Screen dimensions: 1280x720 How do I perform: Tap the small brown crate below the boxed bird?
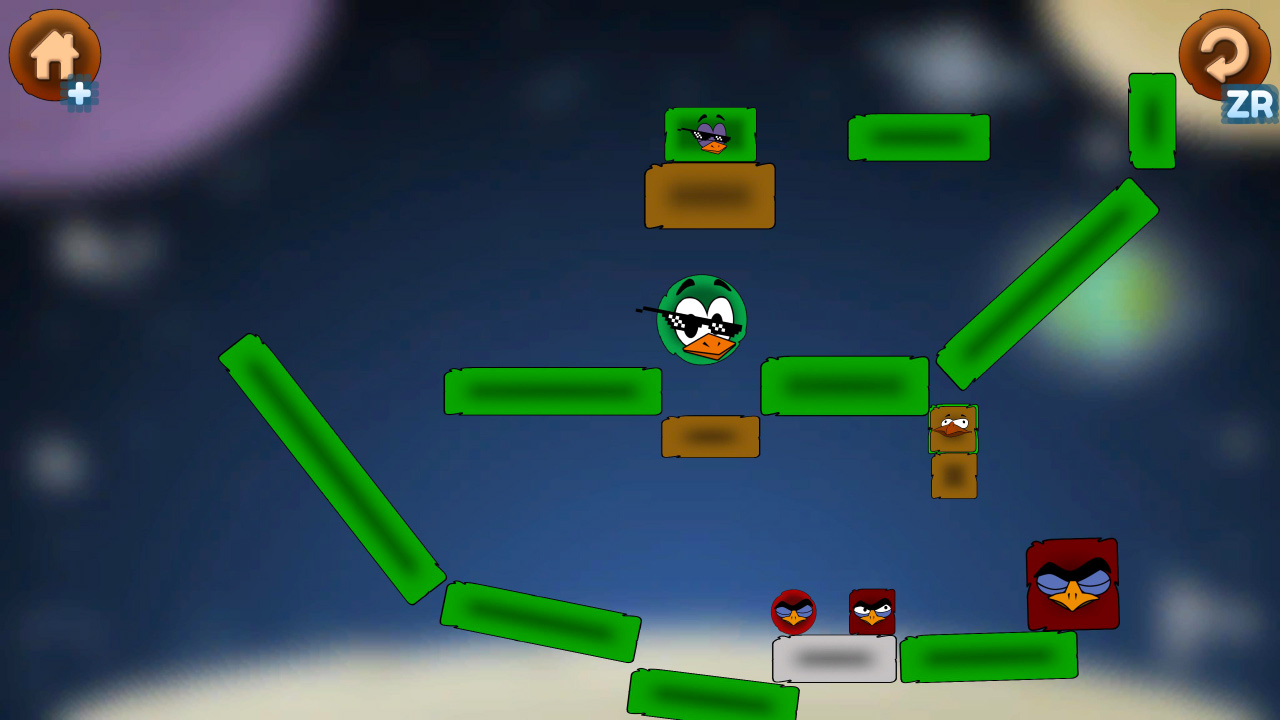point(952,477)
